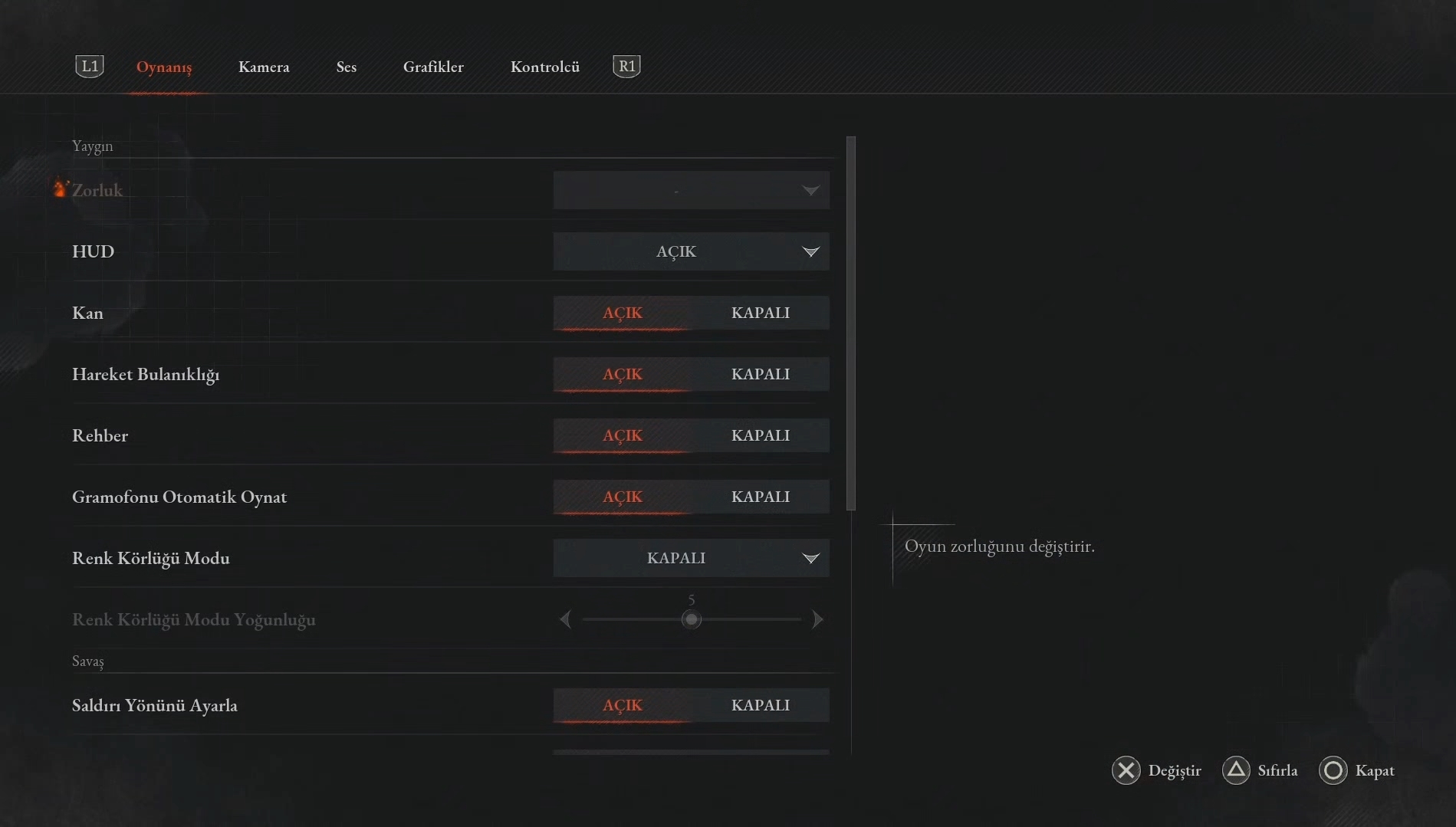Increase Renk Körlüğü yoğunluğu with right arrow
Image resolution: width=1456 pixels, height=827 pixels.
point(817,619)
